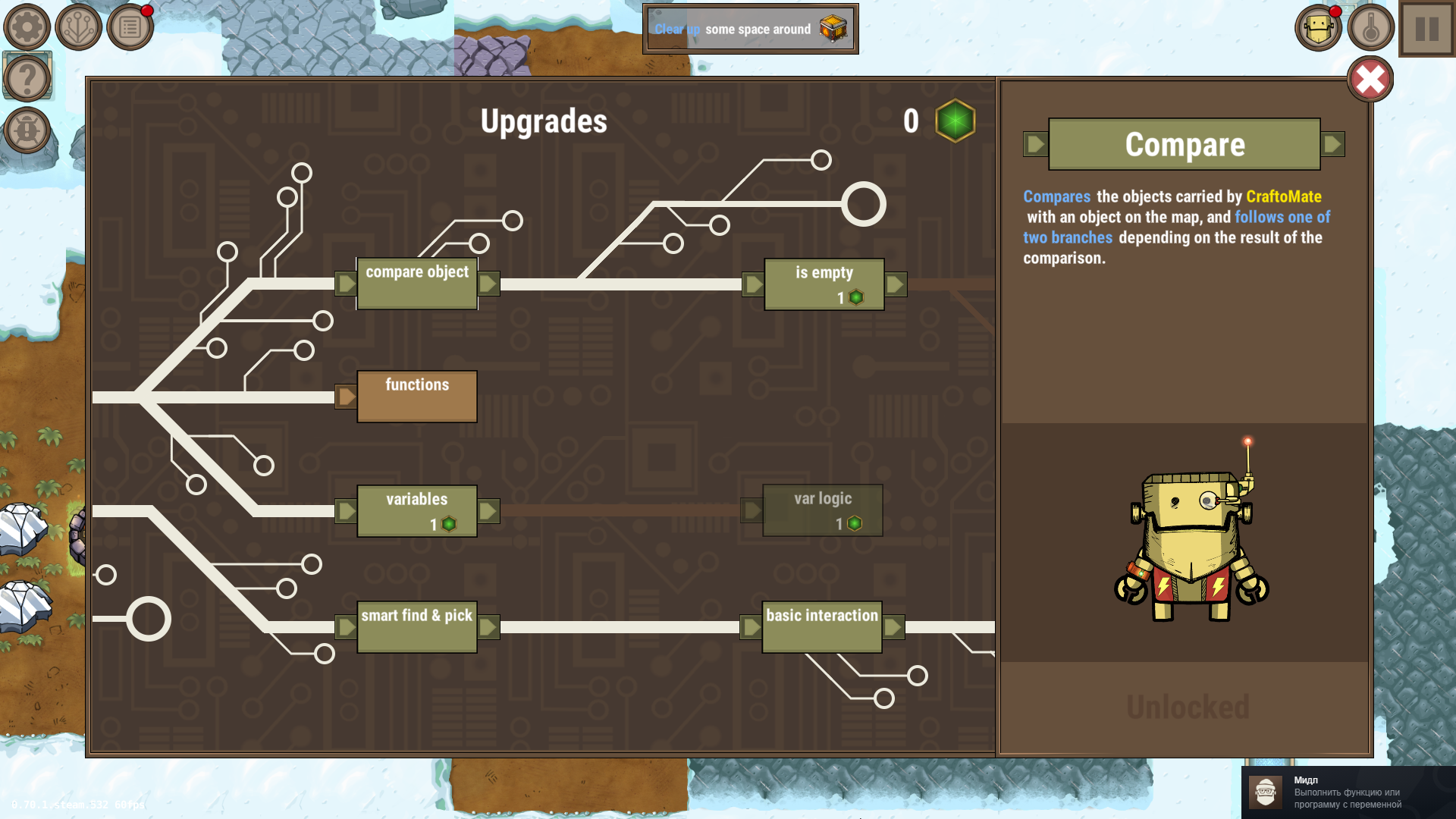
Task: Click the Clear up link in the banner
Action: [x=677, y=30]
